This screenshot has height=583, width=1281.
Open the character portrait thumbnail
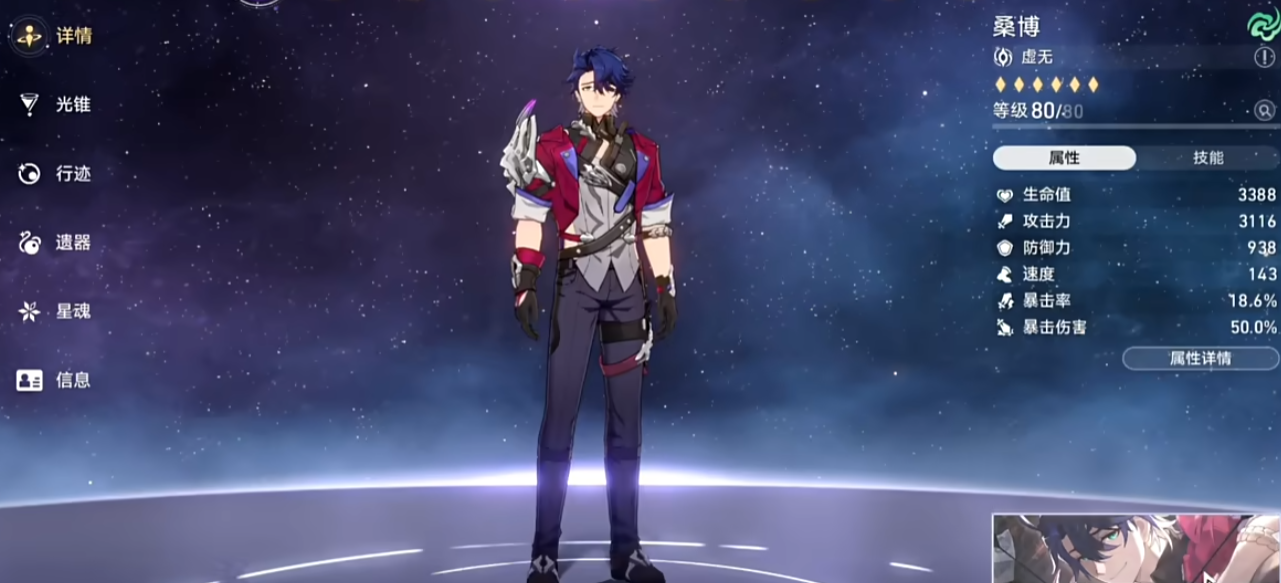pyautogui.click(x=1136, y=548)
